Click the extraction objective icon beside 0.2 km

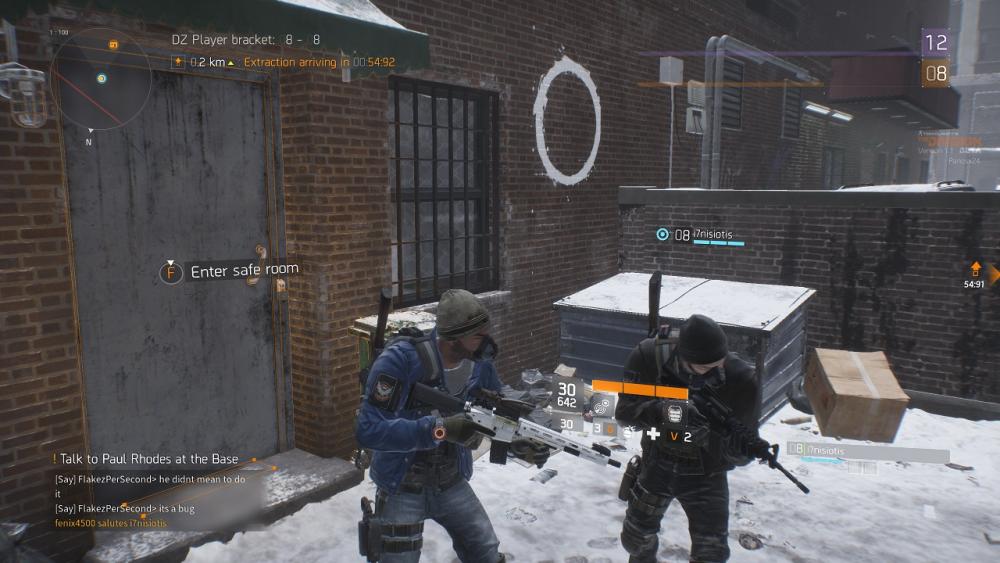point(179,62)
